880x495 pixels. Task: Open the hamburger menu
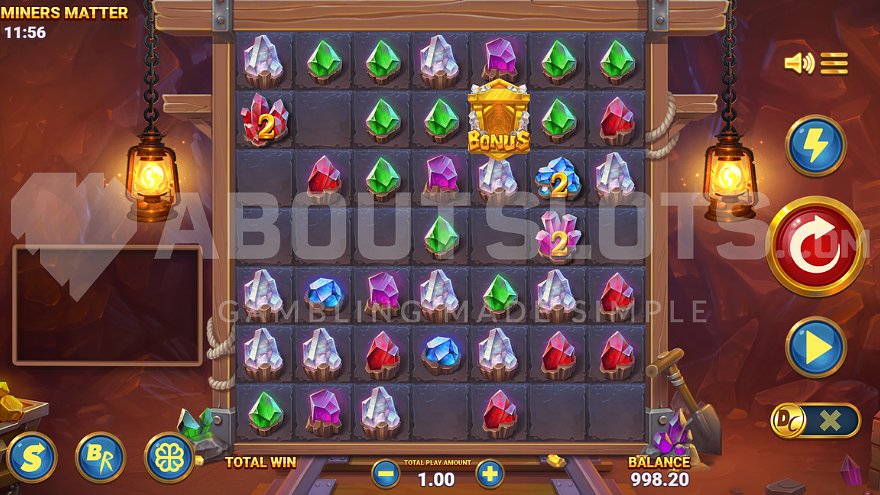[834, 64]
